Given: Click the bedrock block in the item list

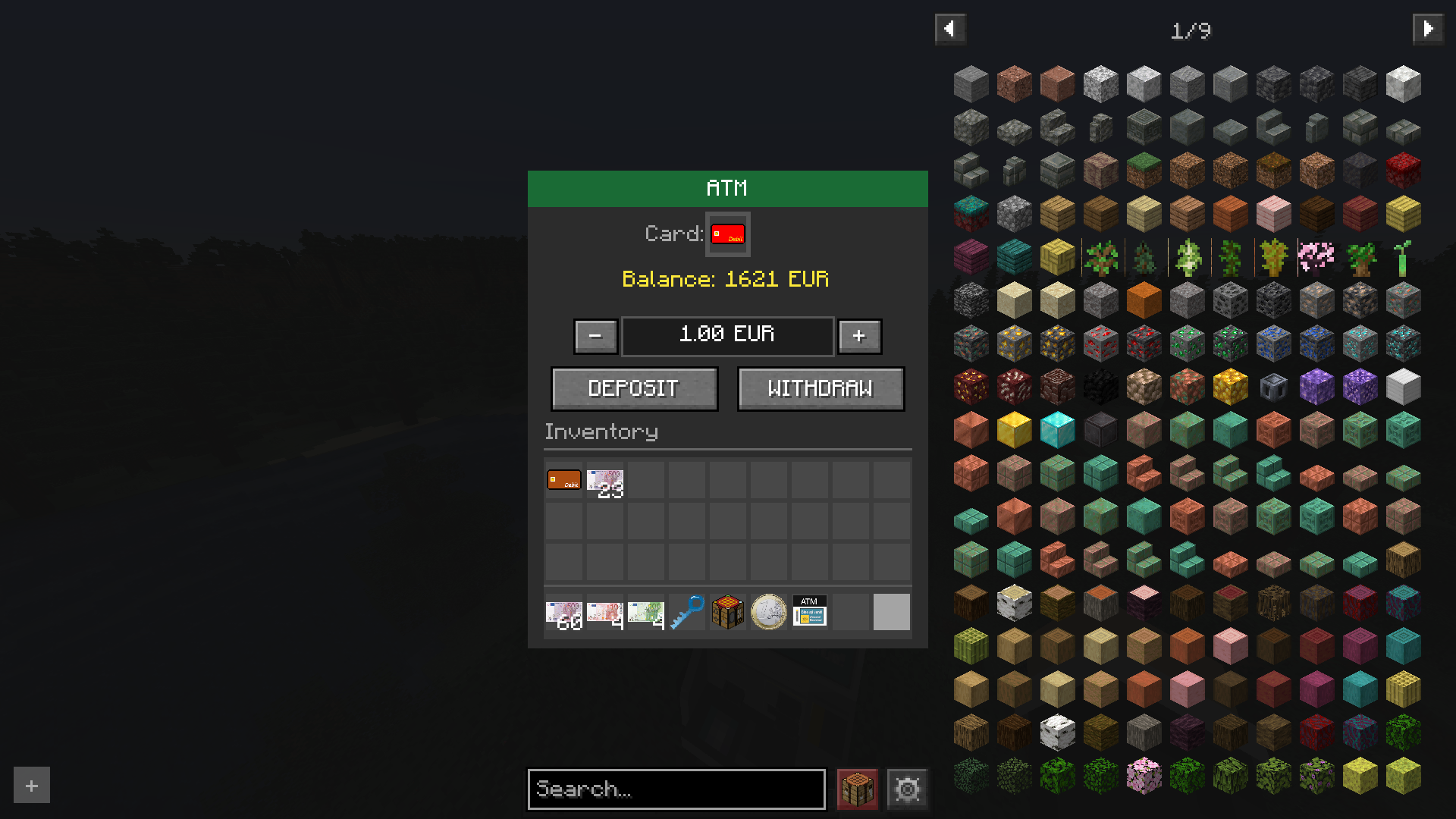Looking at the screenshot, I should (x=971, y=300).
